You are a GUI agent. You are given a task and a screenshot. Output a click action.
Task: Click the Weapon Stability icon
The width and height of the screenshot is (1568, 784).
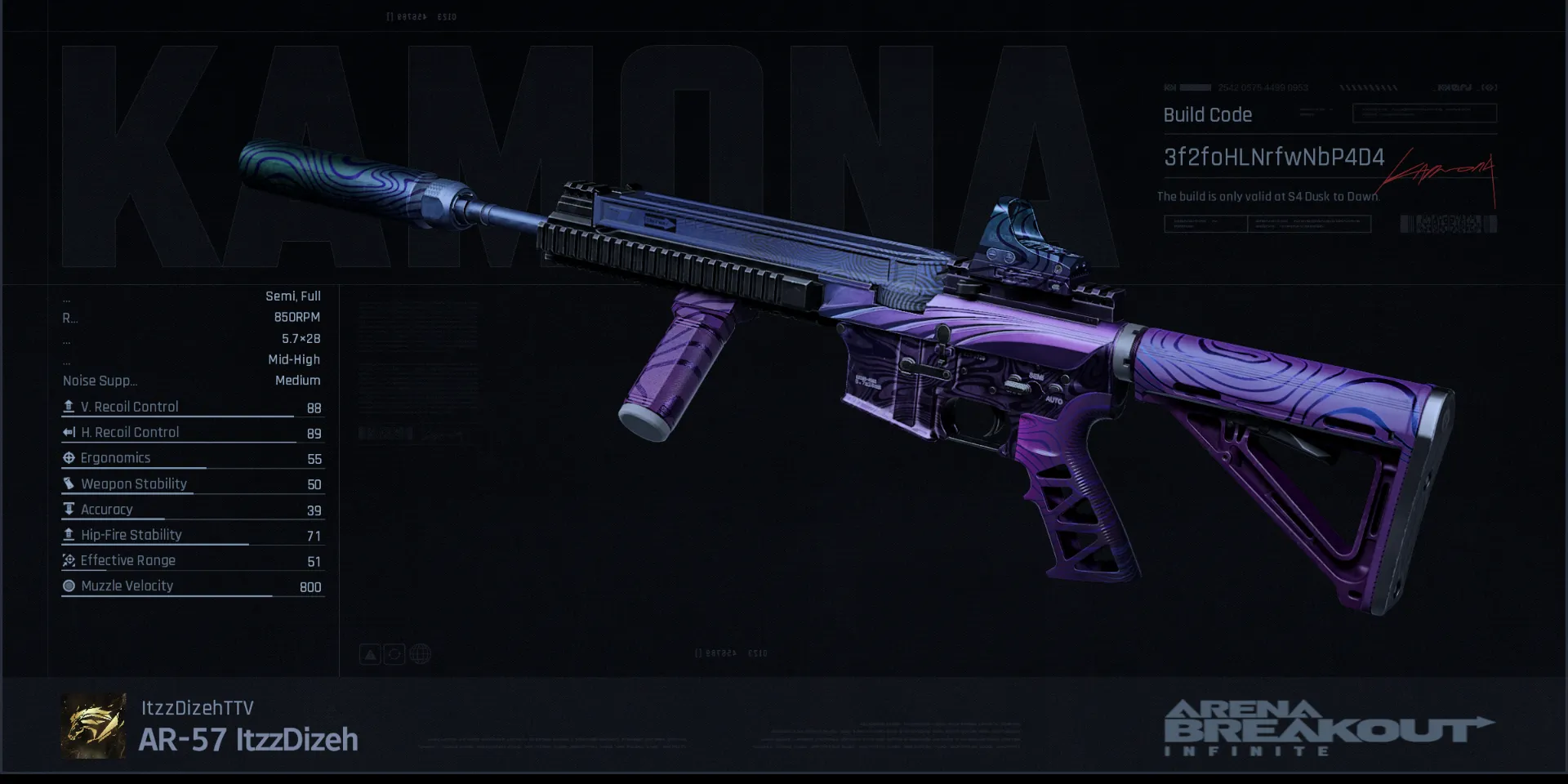click(x=69, y=483)
